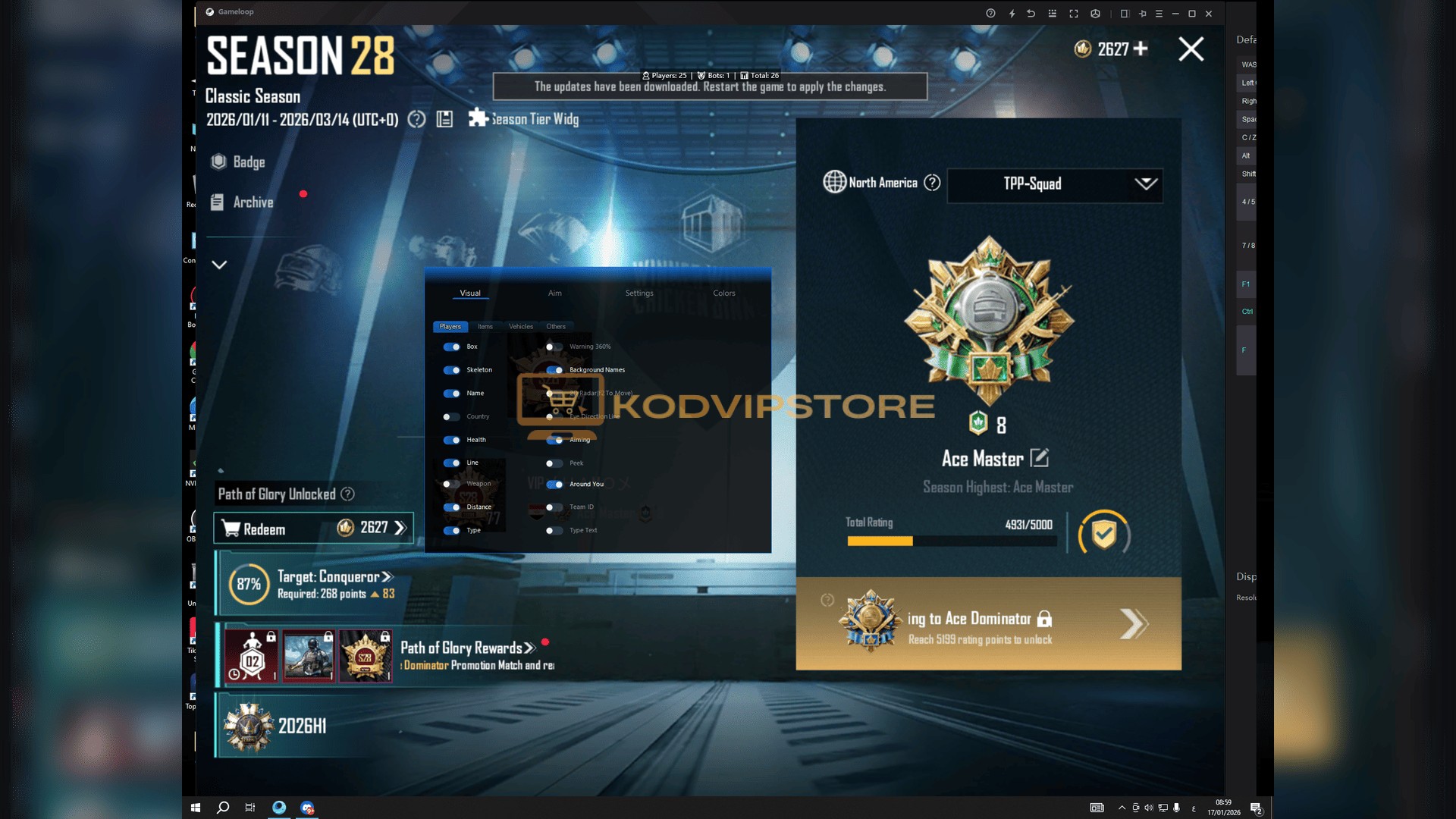
Task: Disable the Skeleton toggle
Action: [x=453, y=370]
